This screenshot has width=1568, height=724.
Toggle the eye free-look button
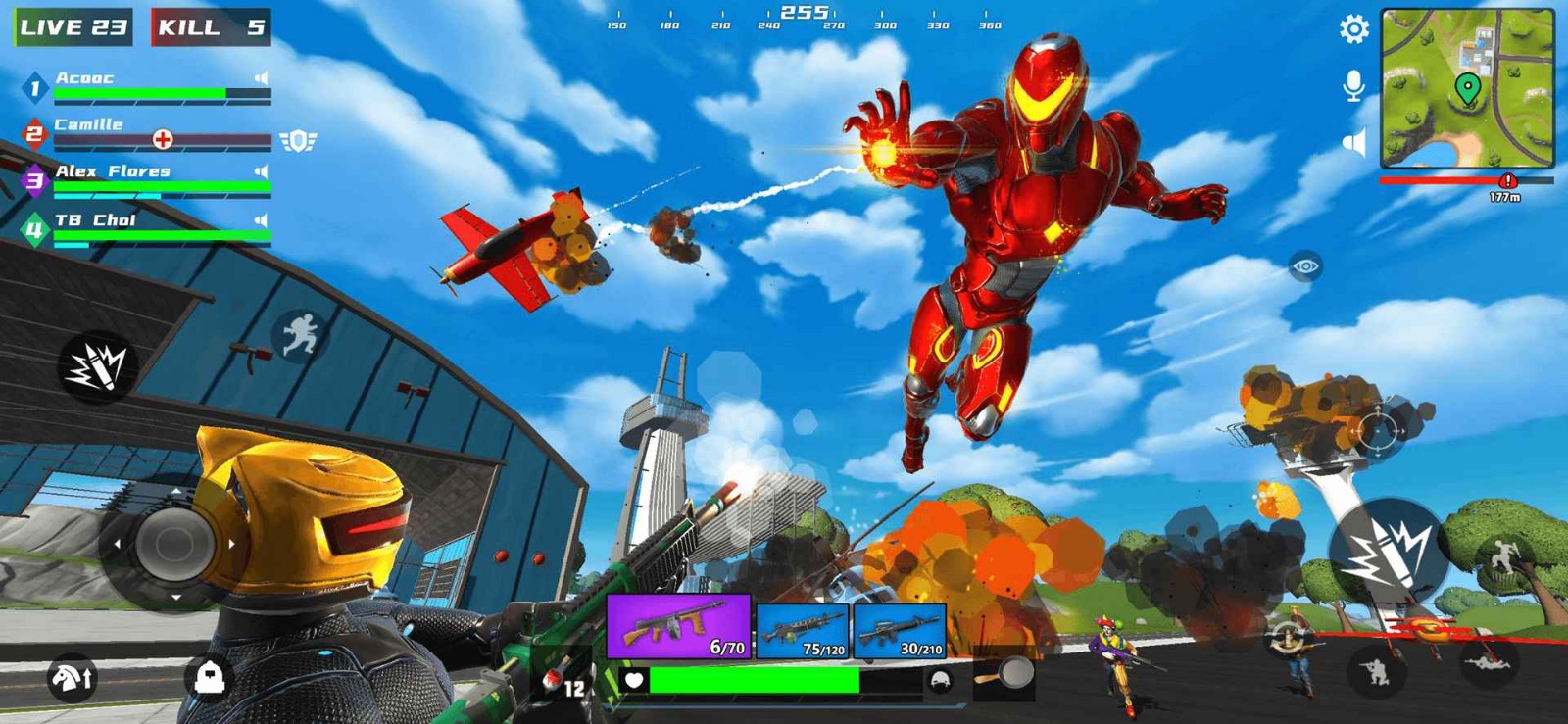click(1305, 266)
